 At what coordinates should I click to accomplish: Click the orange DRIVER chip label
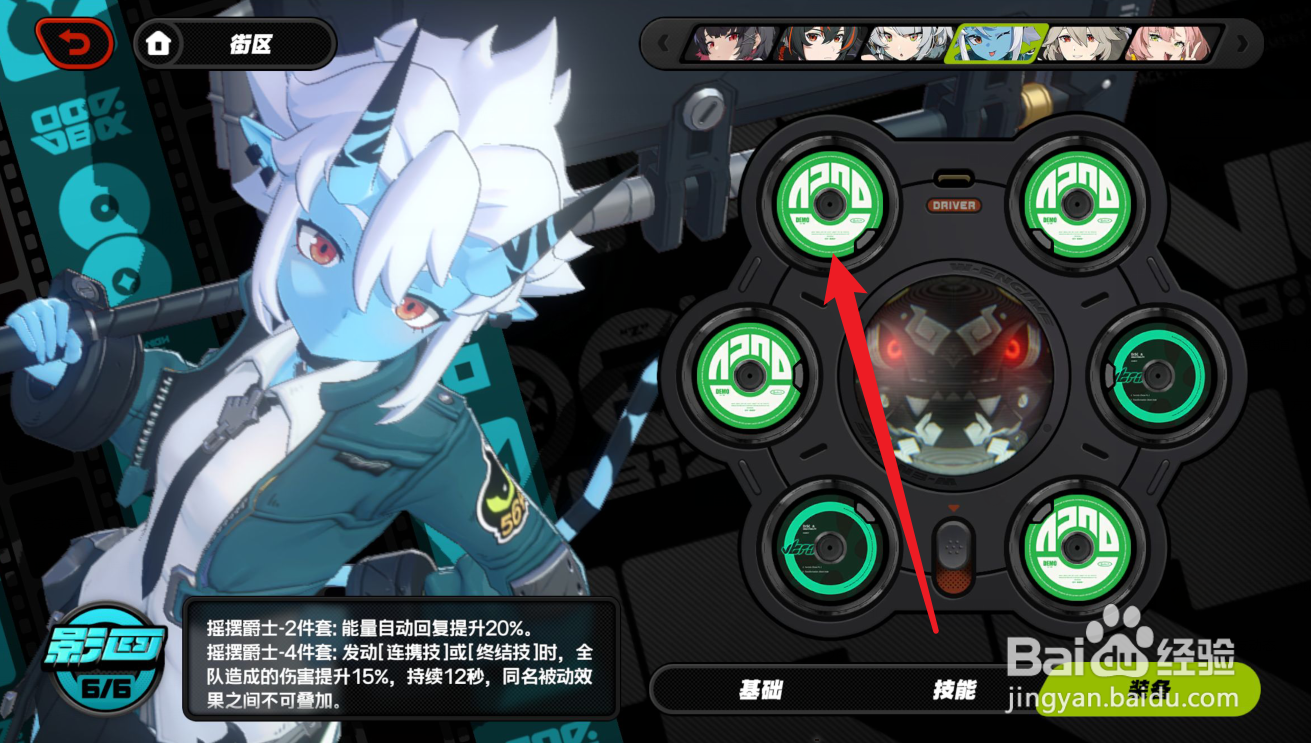(x=952, y=207)
